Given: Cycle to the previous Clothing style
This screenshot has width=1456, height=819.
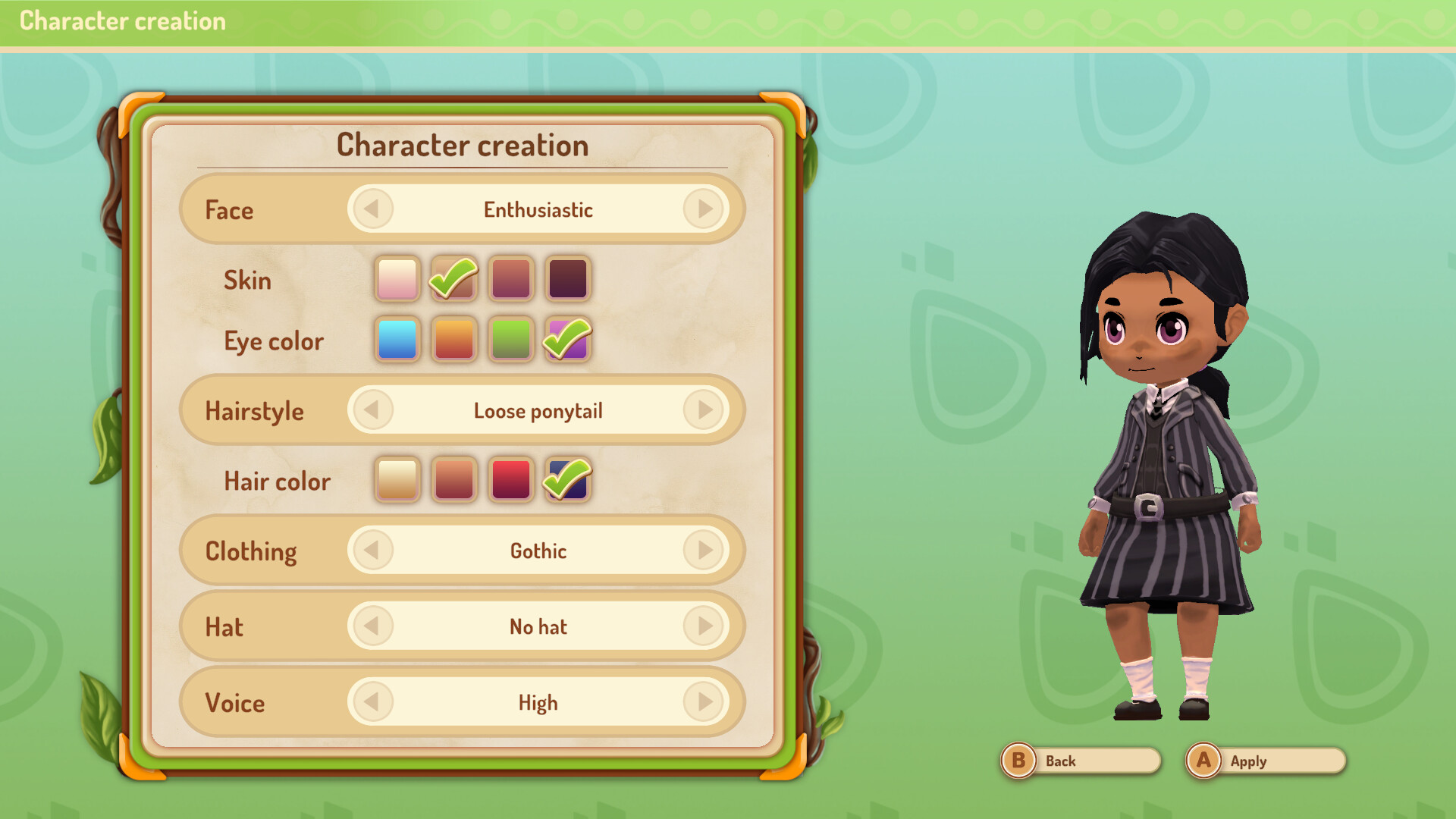Looking at the screenshot, I should coord(372,551).
